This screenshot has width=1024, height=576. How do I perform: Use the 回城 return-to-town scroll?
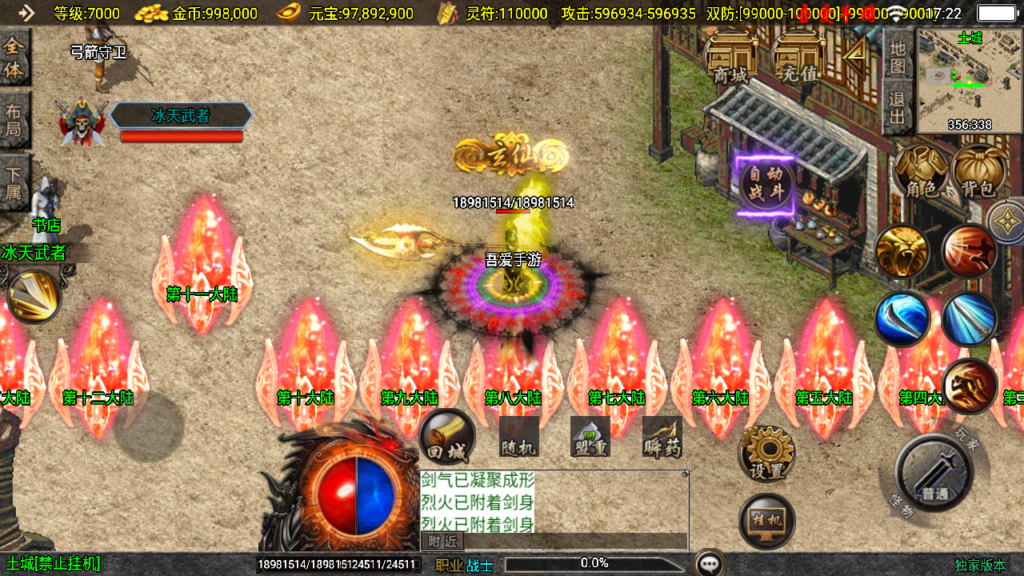point(446,436)
